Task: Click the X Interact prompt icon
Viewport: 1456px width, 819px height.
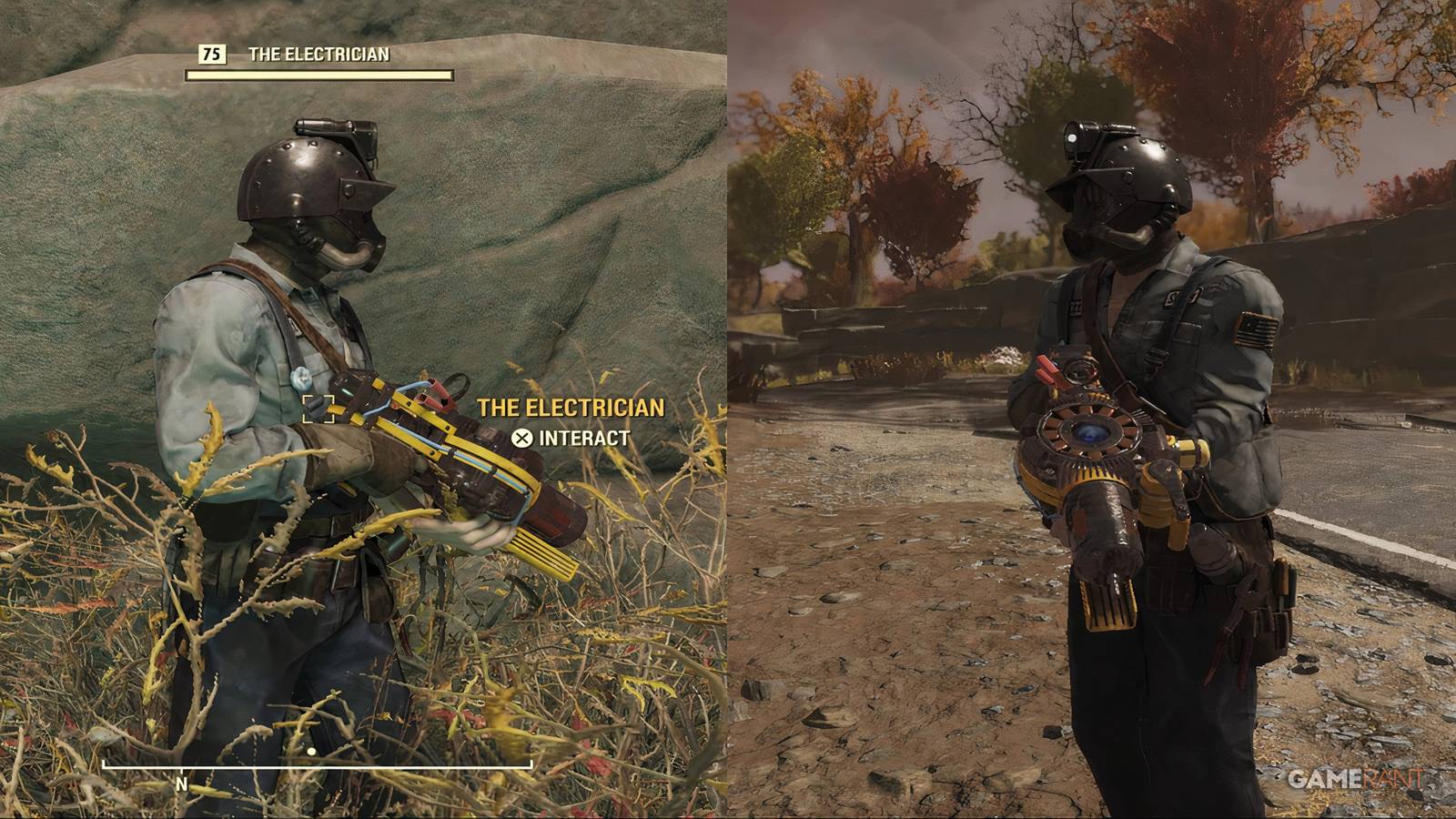Action: [521, 437]
